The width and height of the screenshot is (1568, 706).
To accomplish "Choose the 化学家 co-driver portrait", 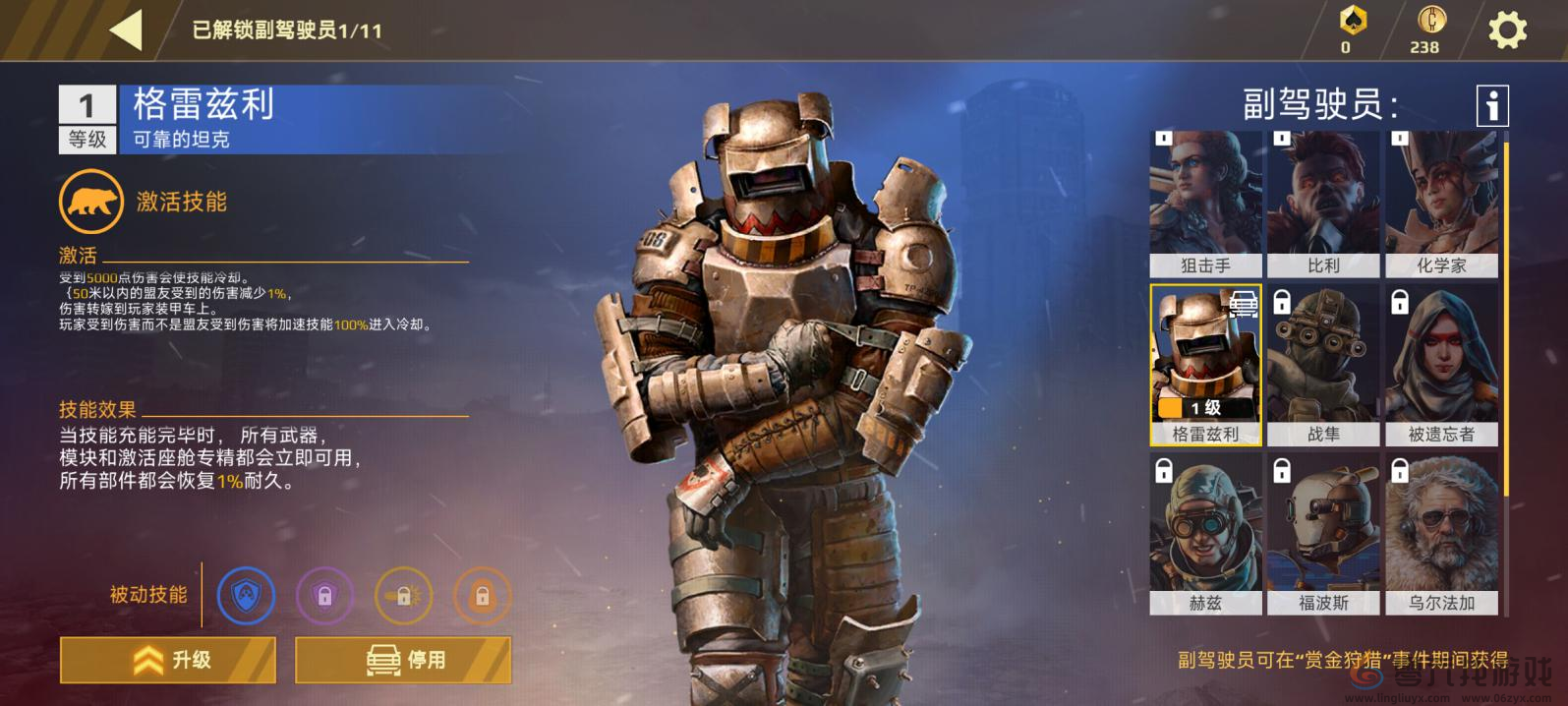I will point(1441,204).
